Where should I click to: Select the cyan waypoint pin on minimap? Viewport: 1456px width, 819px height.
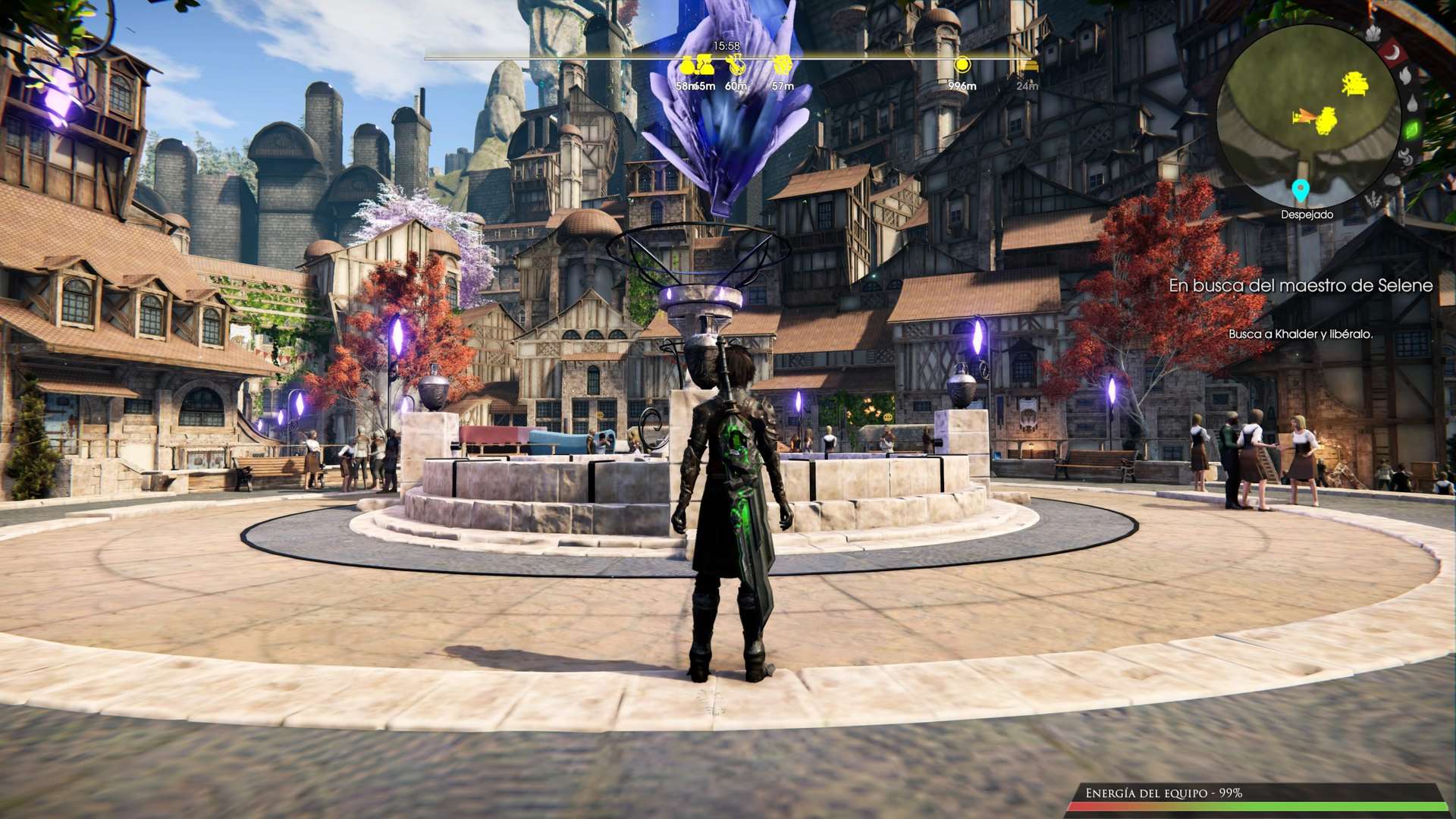(x=1301, y=190)
